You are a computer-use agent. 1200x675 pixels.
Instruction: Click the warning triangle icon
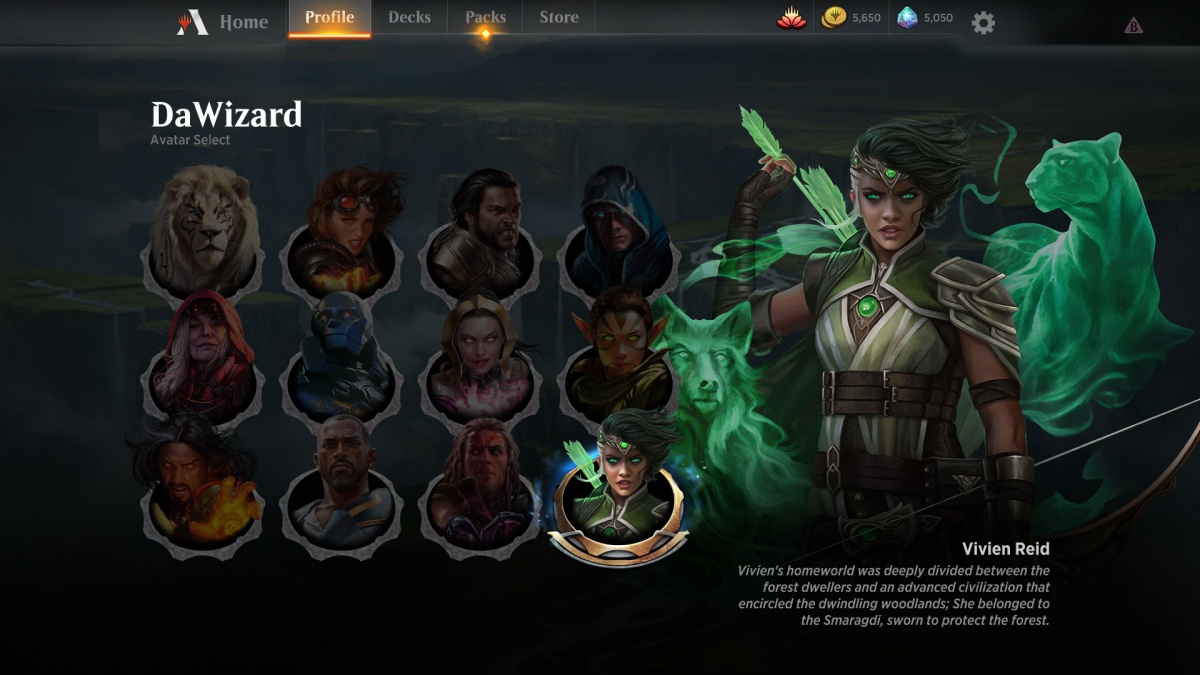point(1133,26)
